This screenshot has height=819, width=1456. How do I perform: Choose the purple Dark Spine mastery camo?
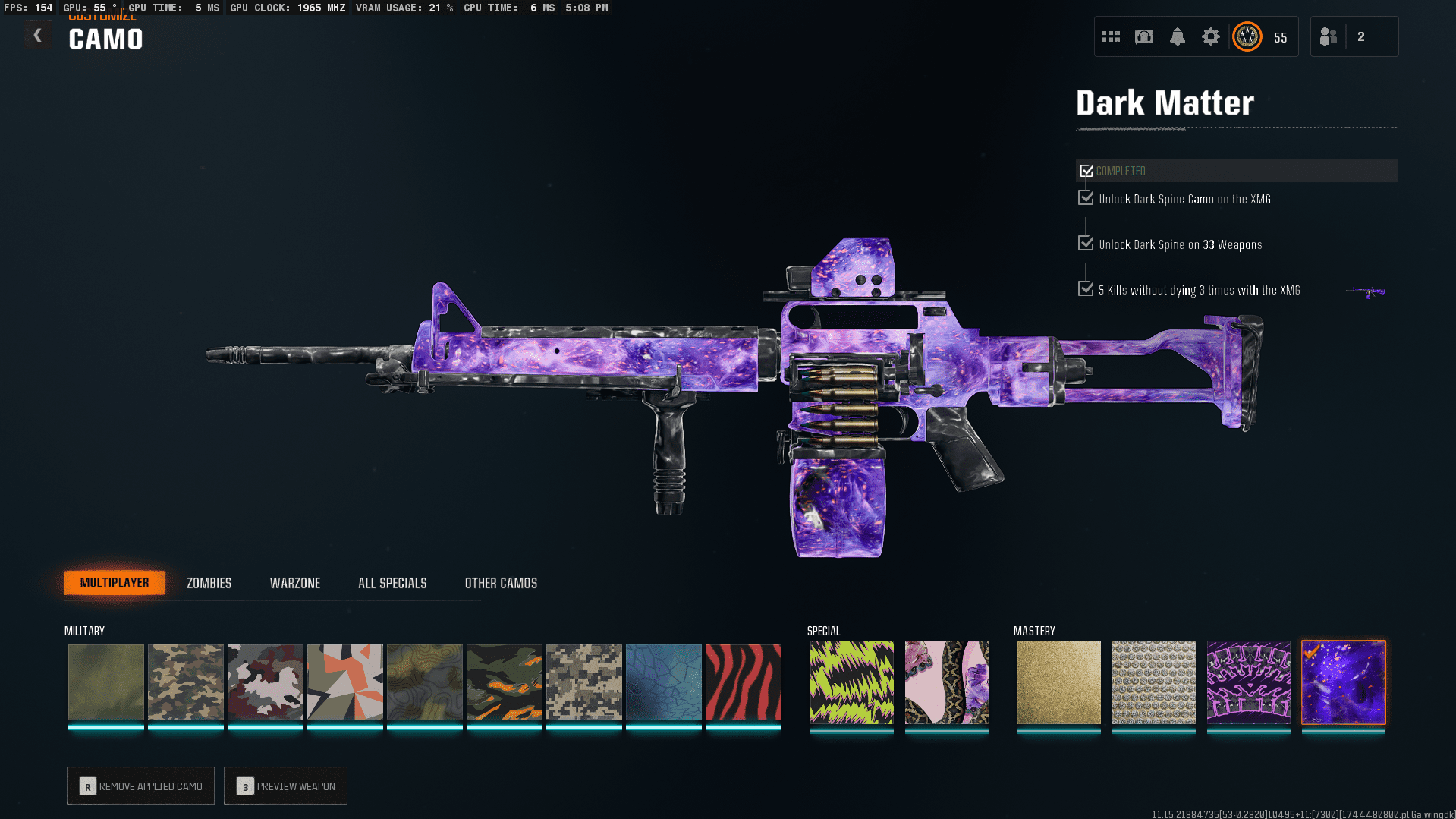point(1248,682)
